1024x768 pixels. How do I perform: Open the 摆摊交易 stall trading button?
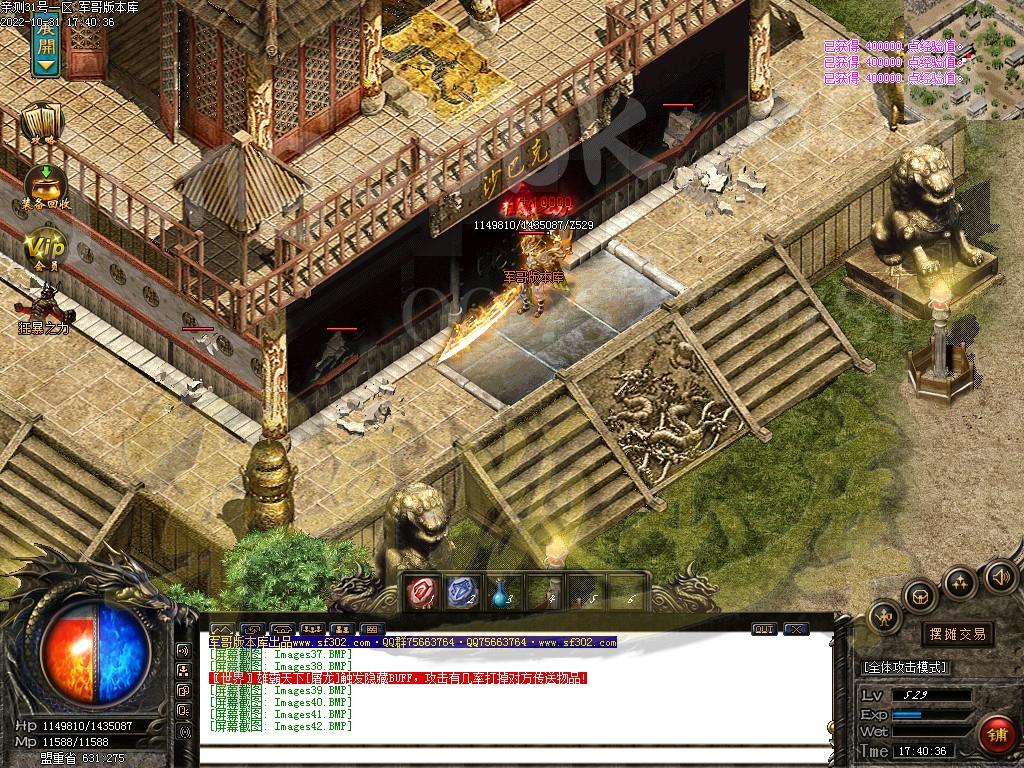957,633
